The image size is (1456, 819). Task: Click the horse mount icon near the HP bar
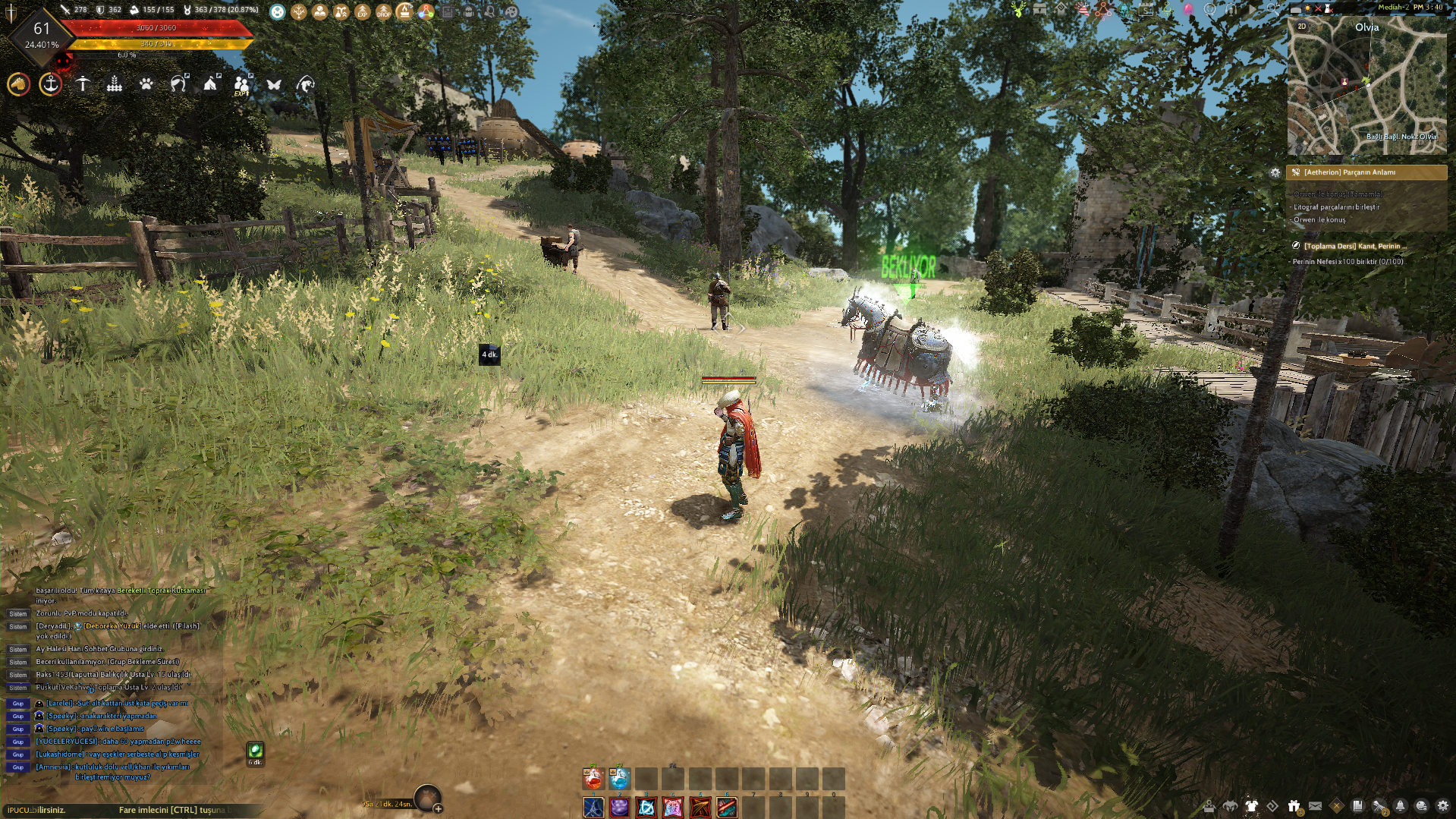point(18,85)
